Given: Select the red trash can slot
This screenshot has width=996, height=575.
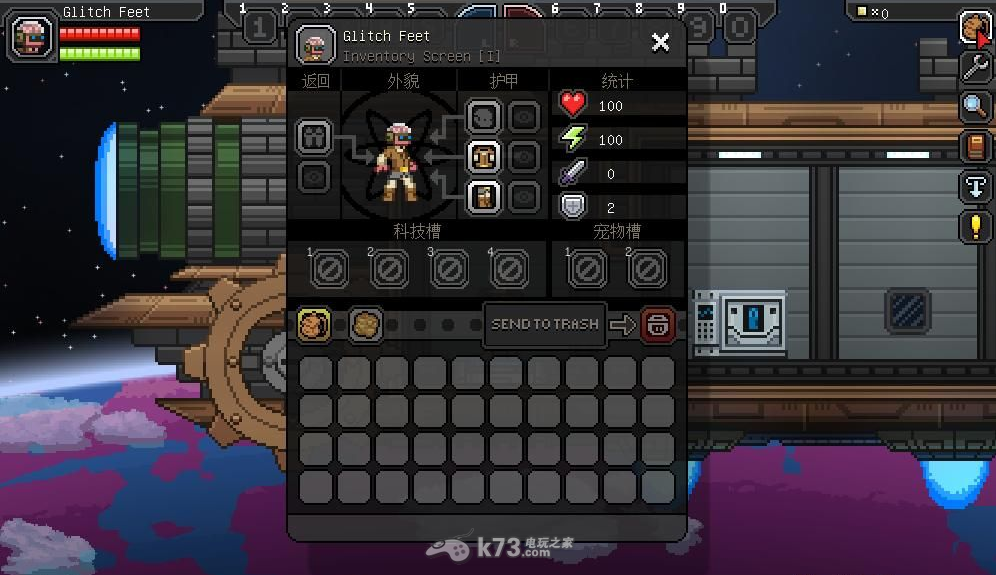Looking at the screenshot, I should pyautogui.click(x=658, y=325).
